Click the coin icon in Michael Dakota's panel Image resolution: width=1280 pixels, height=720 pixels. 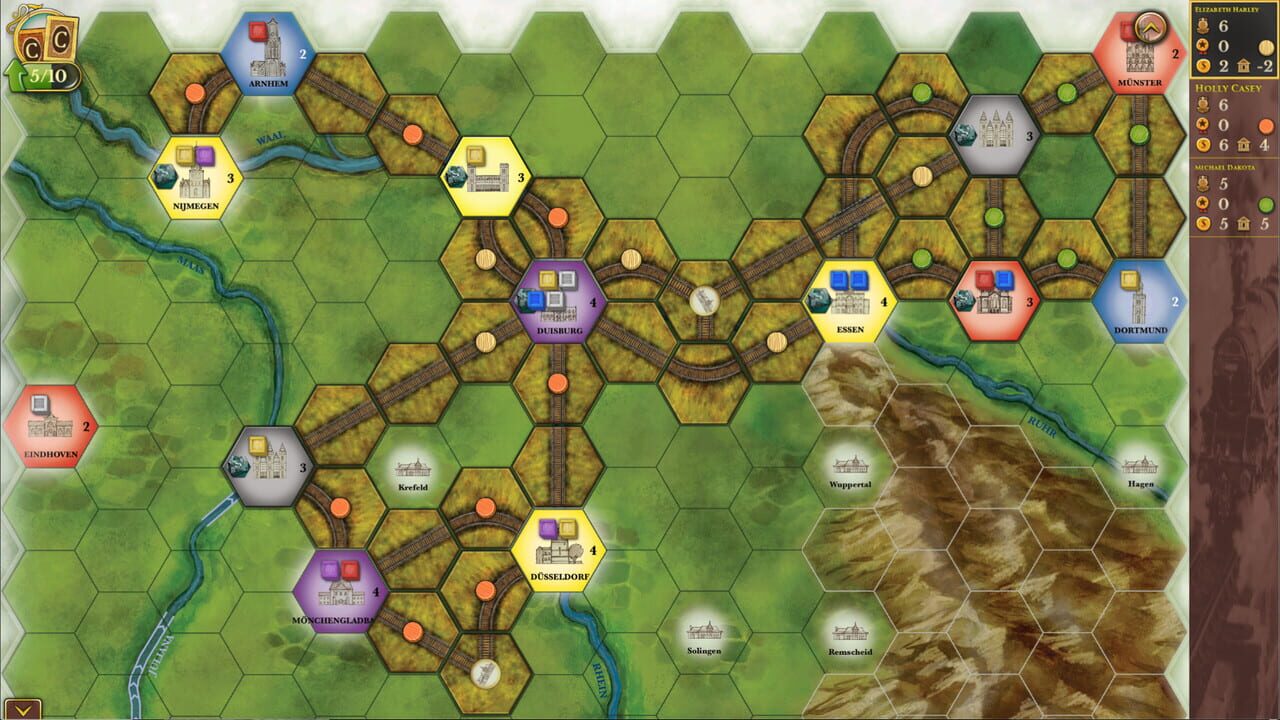1204,222
